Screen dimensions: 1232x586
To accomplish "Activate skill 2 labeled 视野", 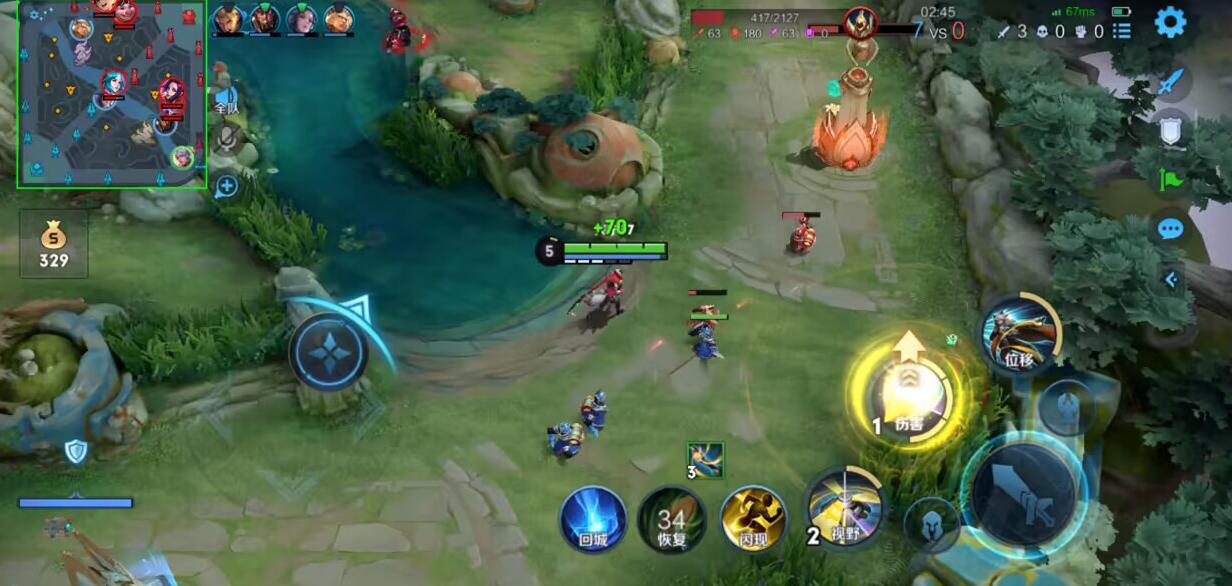I will click(845, 509).
